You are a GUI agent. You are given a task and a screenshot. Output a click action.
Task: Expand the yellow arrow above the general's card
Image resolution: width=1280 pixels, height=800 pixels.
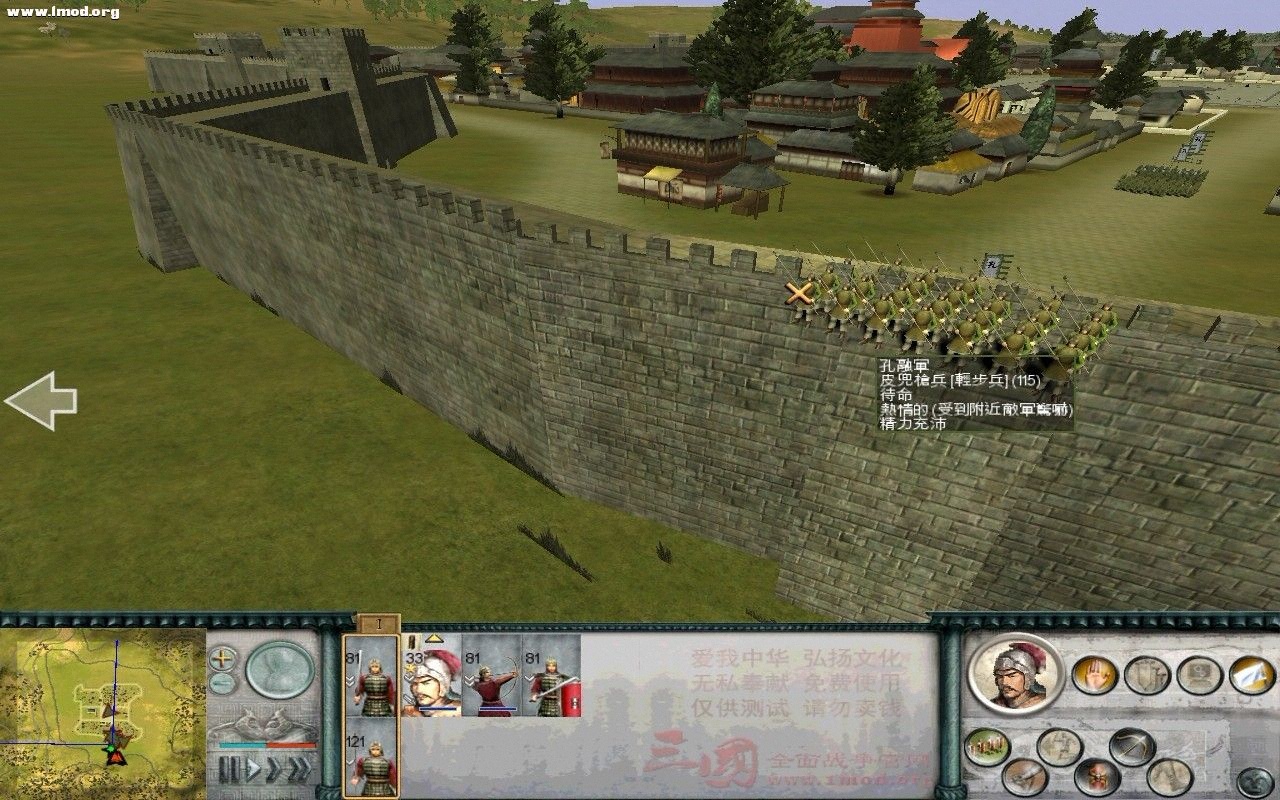[x=434, y=640]
